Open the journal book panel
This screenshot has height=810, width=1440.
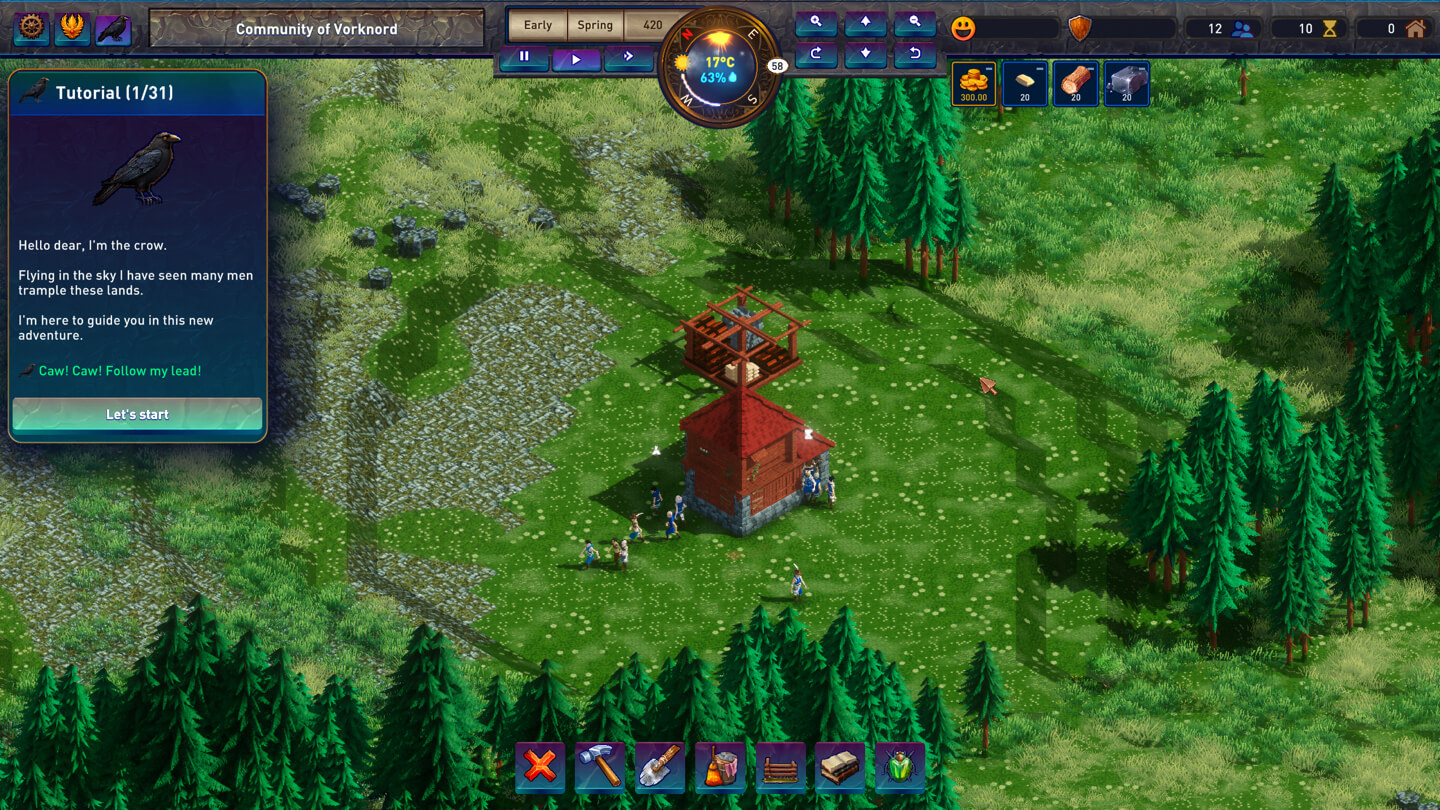[x=840, y=768]
